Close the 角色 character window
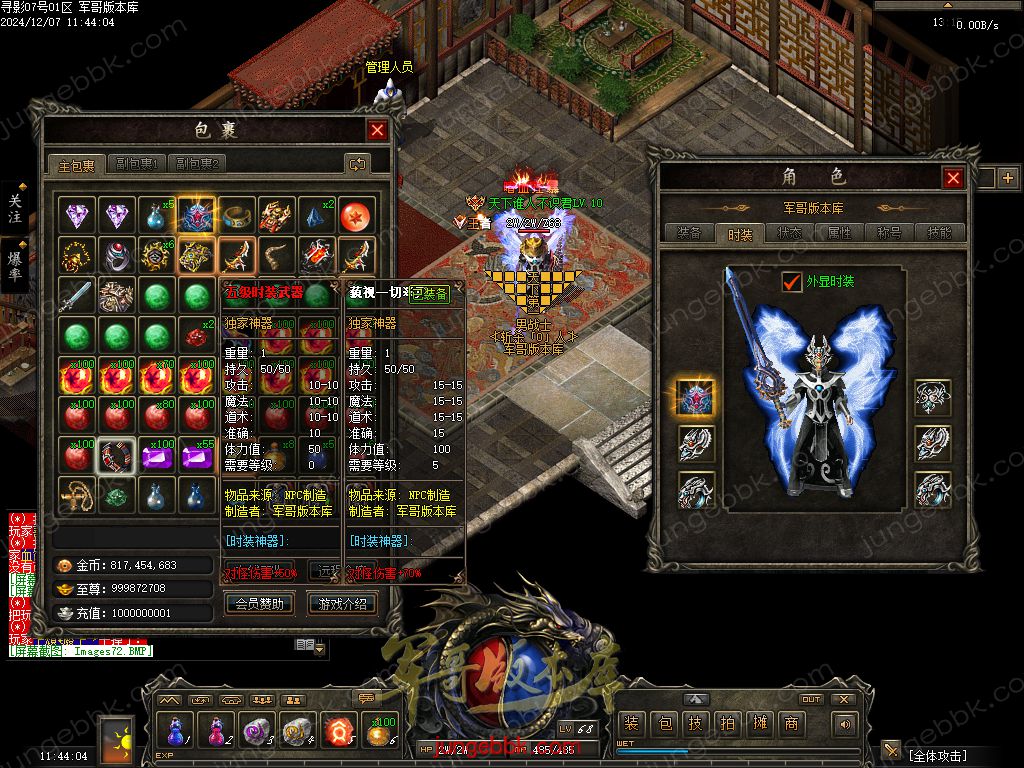 click(x=953, y=178)
